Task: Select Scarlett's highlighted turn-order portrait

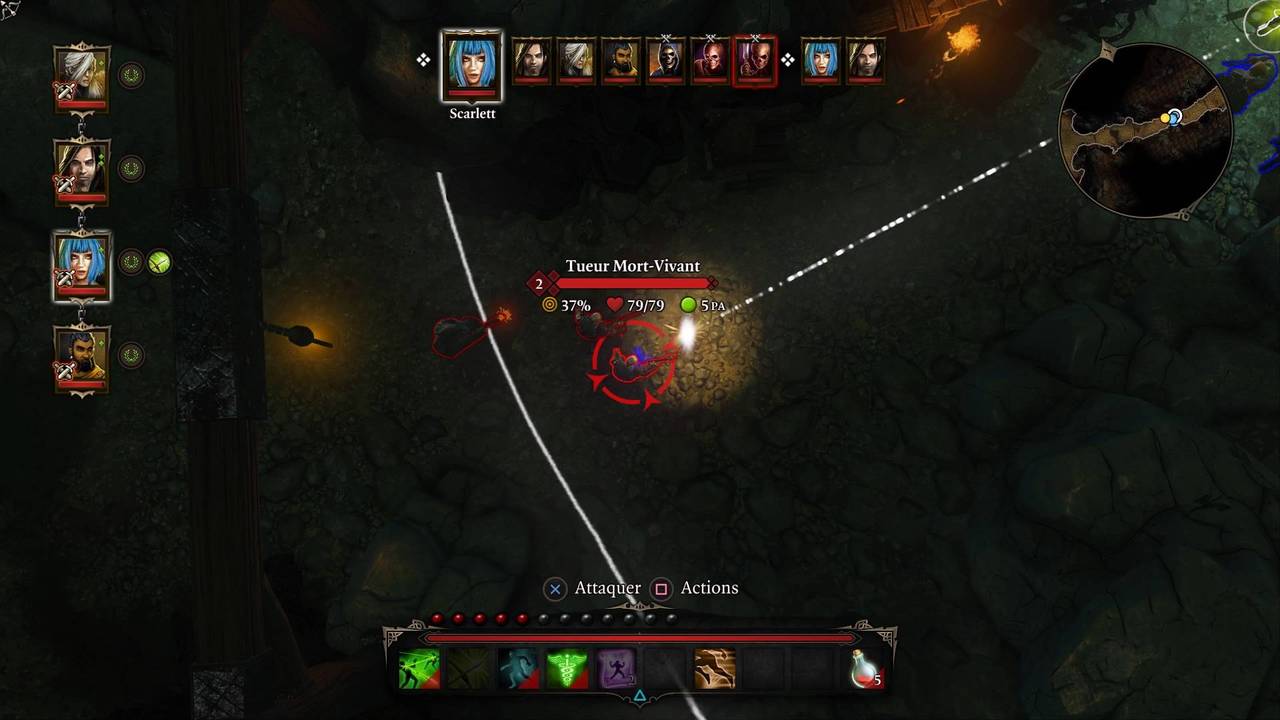Action: (x=472, y=65)
